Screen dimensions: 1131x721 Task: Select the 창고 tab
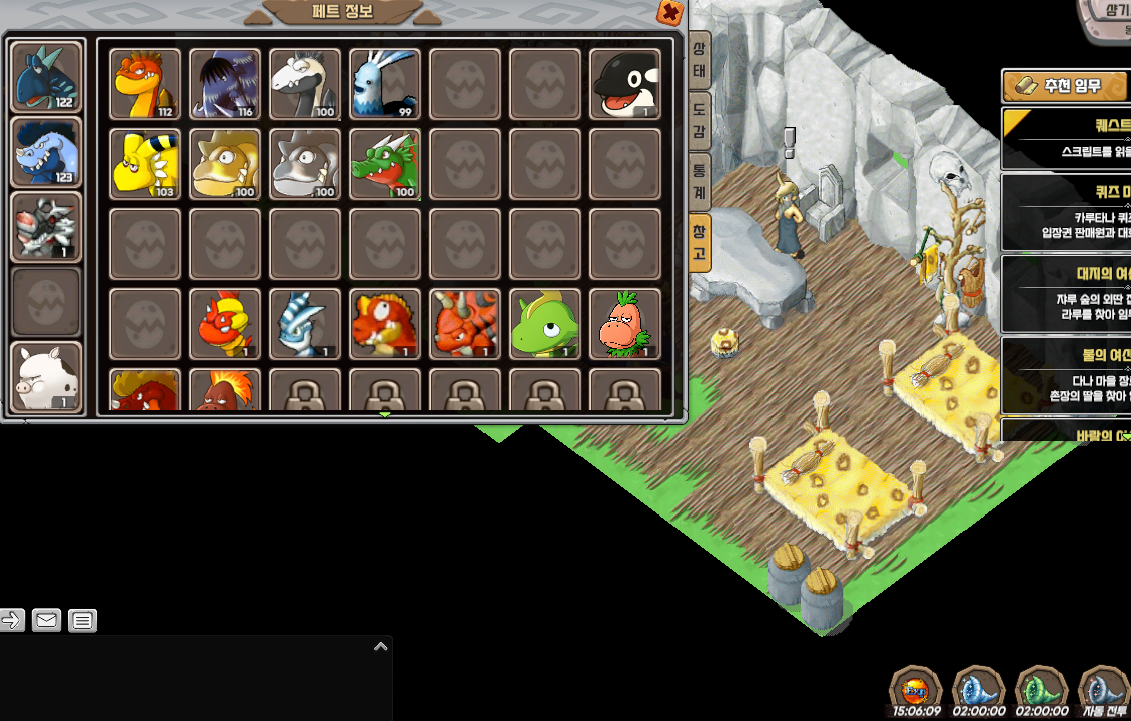click(700, 243)
